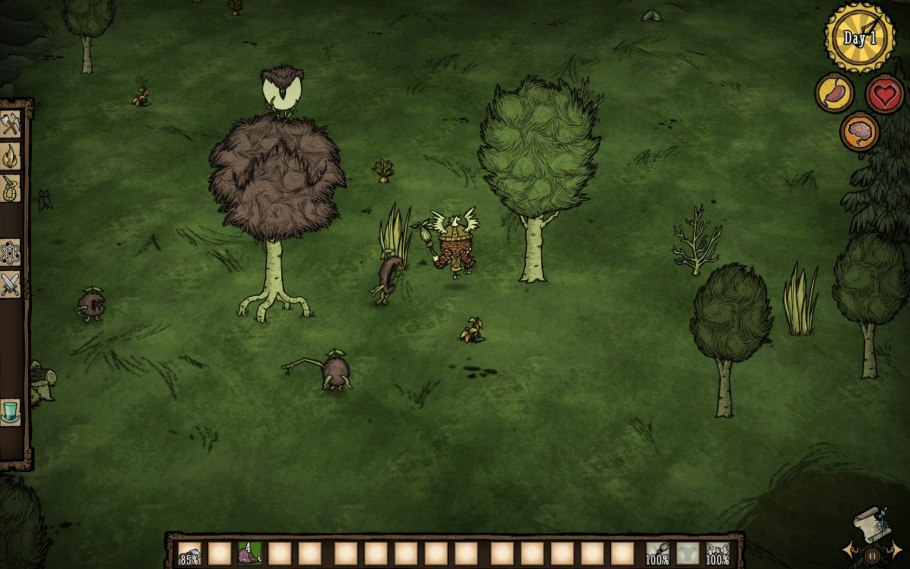Click the equipped helmet in the head slot

point(717,553)
